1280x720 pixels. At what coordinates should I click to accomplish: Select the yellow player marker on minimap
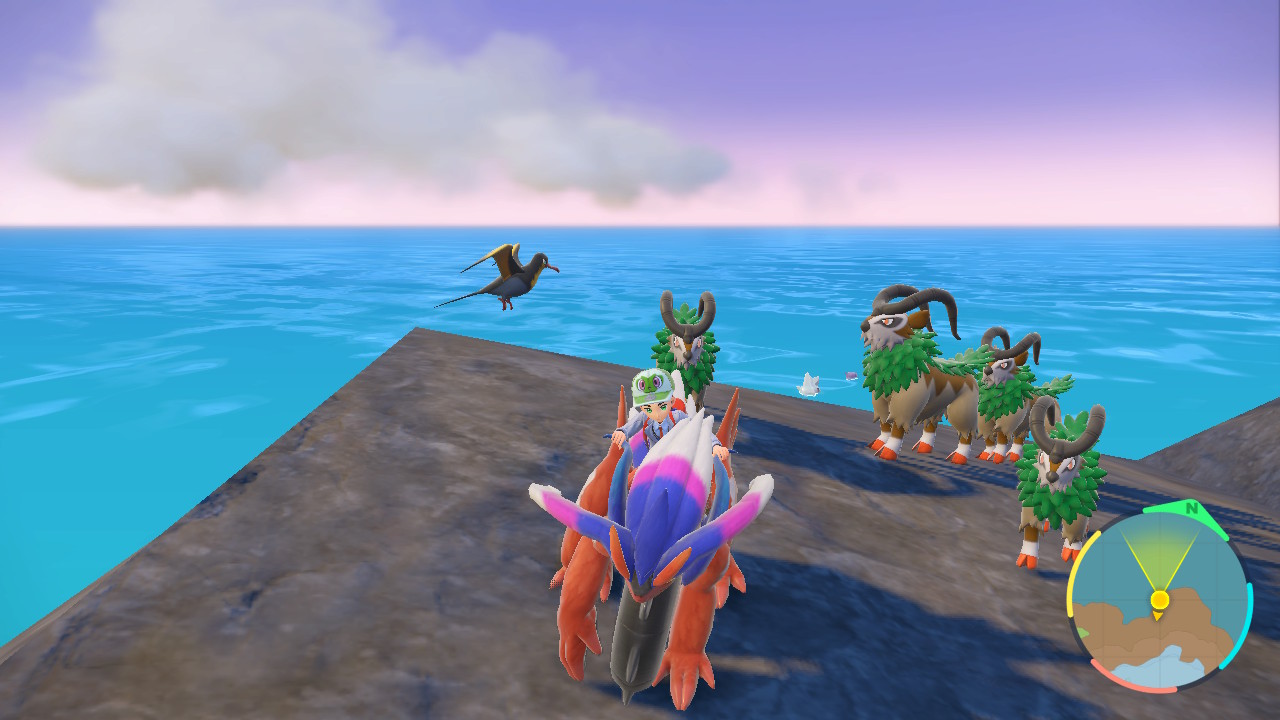pos(1159,600)
